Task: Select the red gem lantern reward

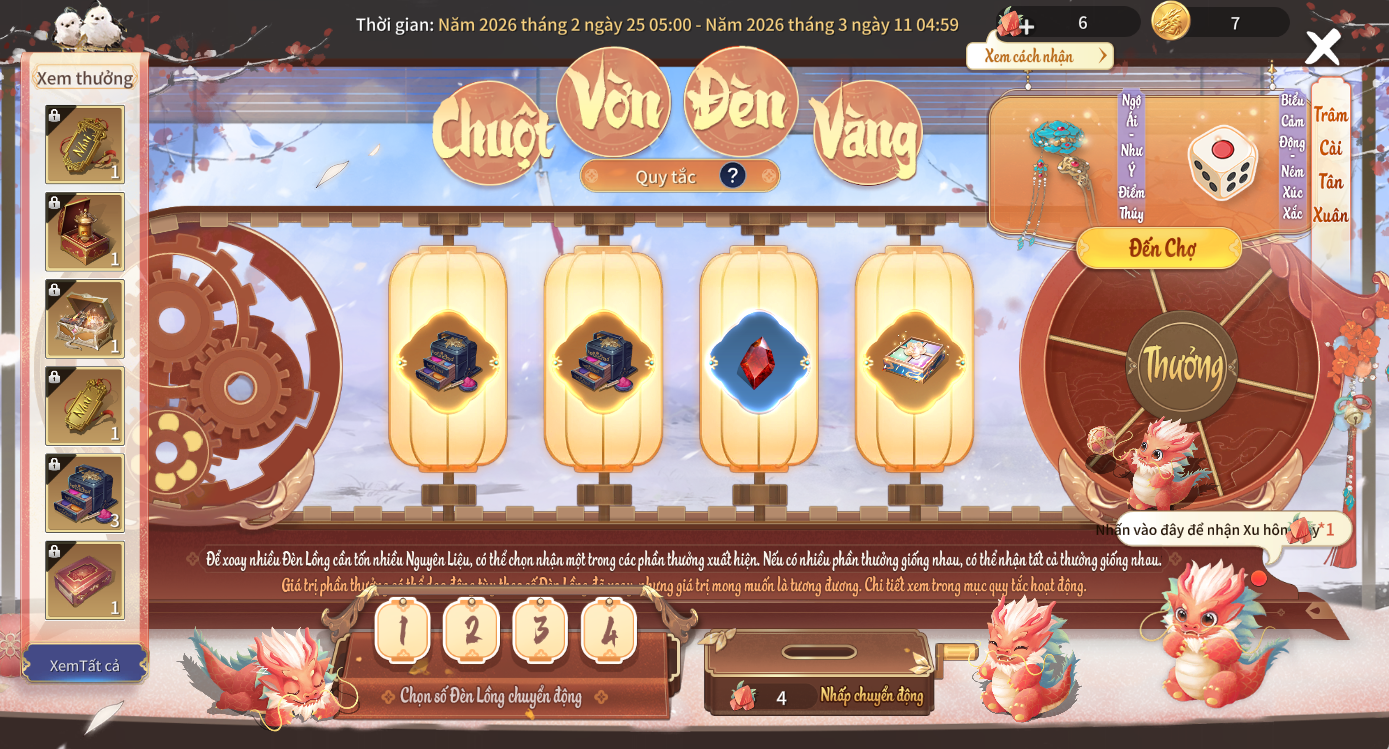Action: (x=758, y=362)
